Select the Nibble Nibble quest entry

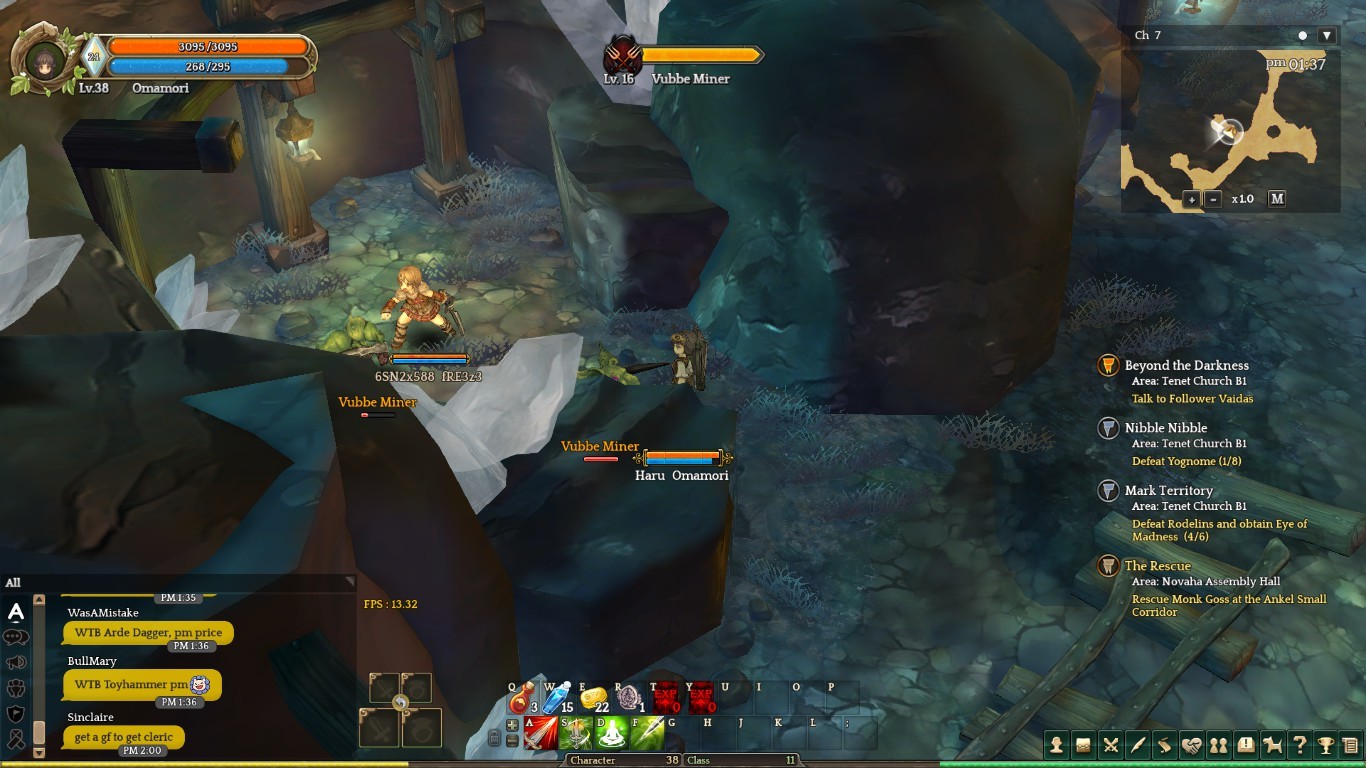(x=1165, y=428)
